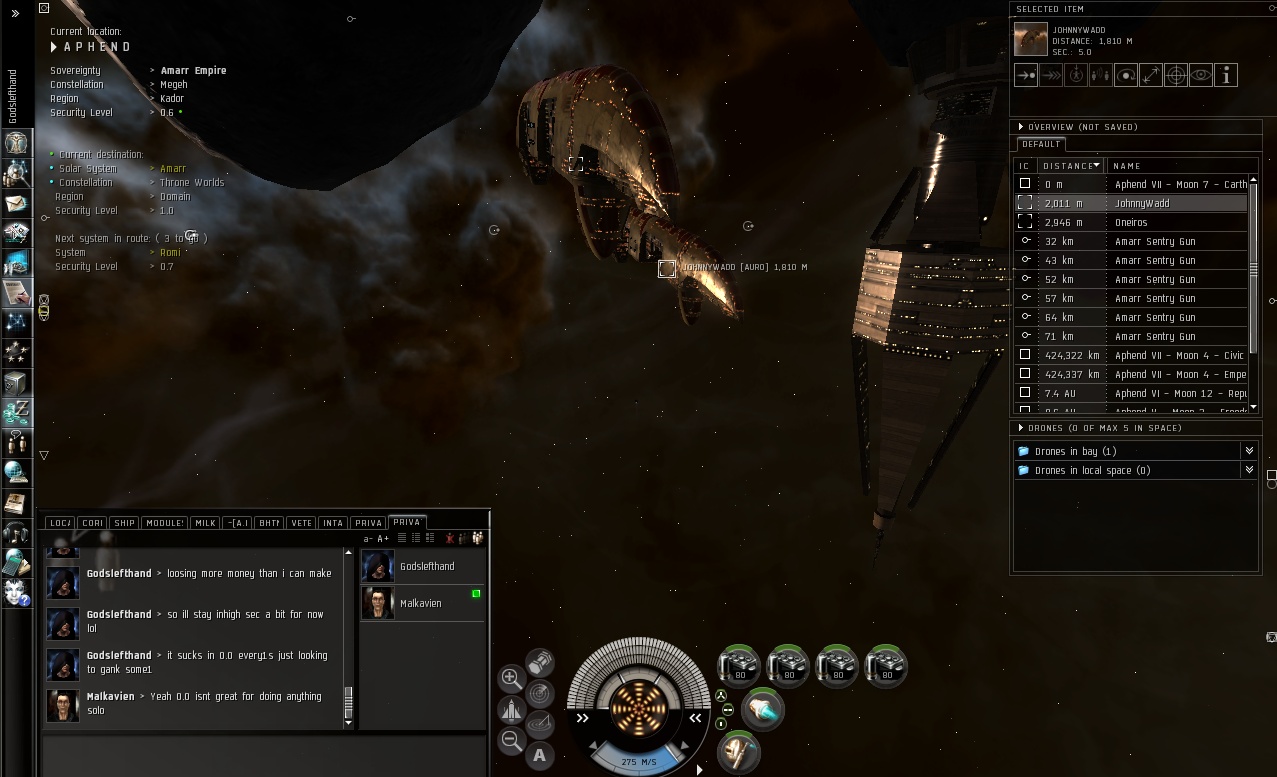Image resolution: width=1277 pixels, height=777 pixels.
Task: Approach the selected item with arrow-dot icon
Action: point(1026,75)
